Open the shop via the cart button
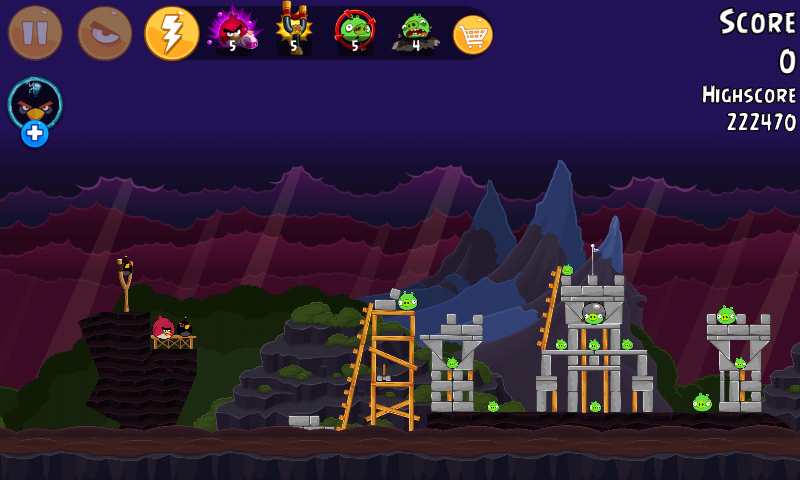Viewport: 800px width, 480px height. [473, 35]
